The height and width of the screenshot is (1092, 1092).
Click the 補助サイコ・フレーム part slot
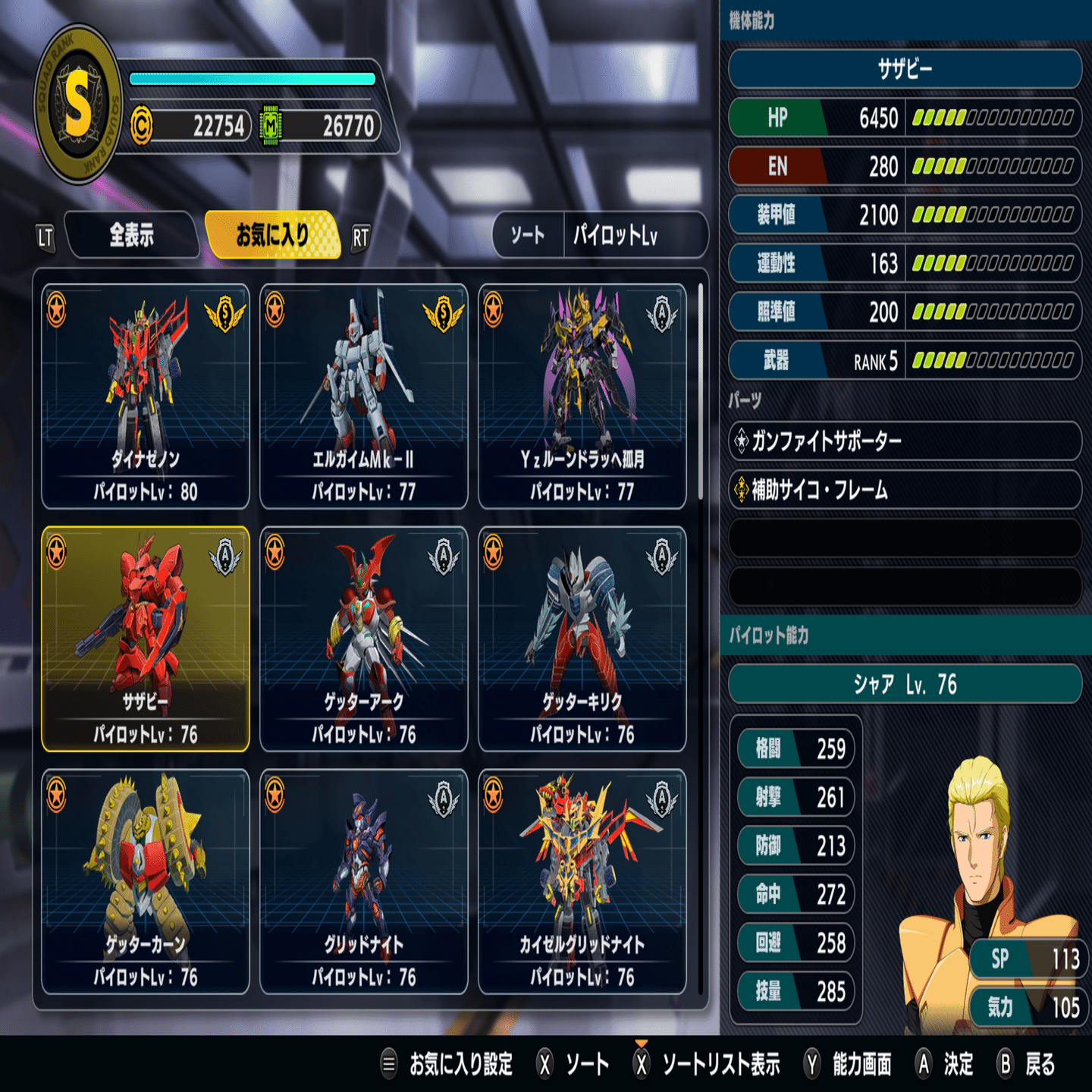(904, 490)
